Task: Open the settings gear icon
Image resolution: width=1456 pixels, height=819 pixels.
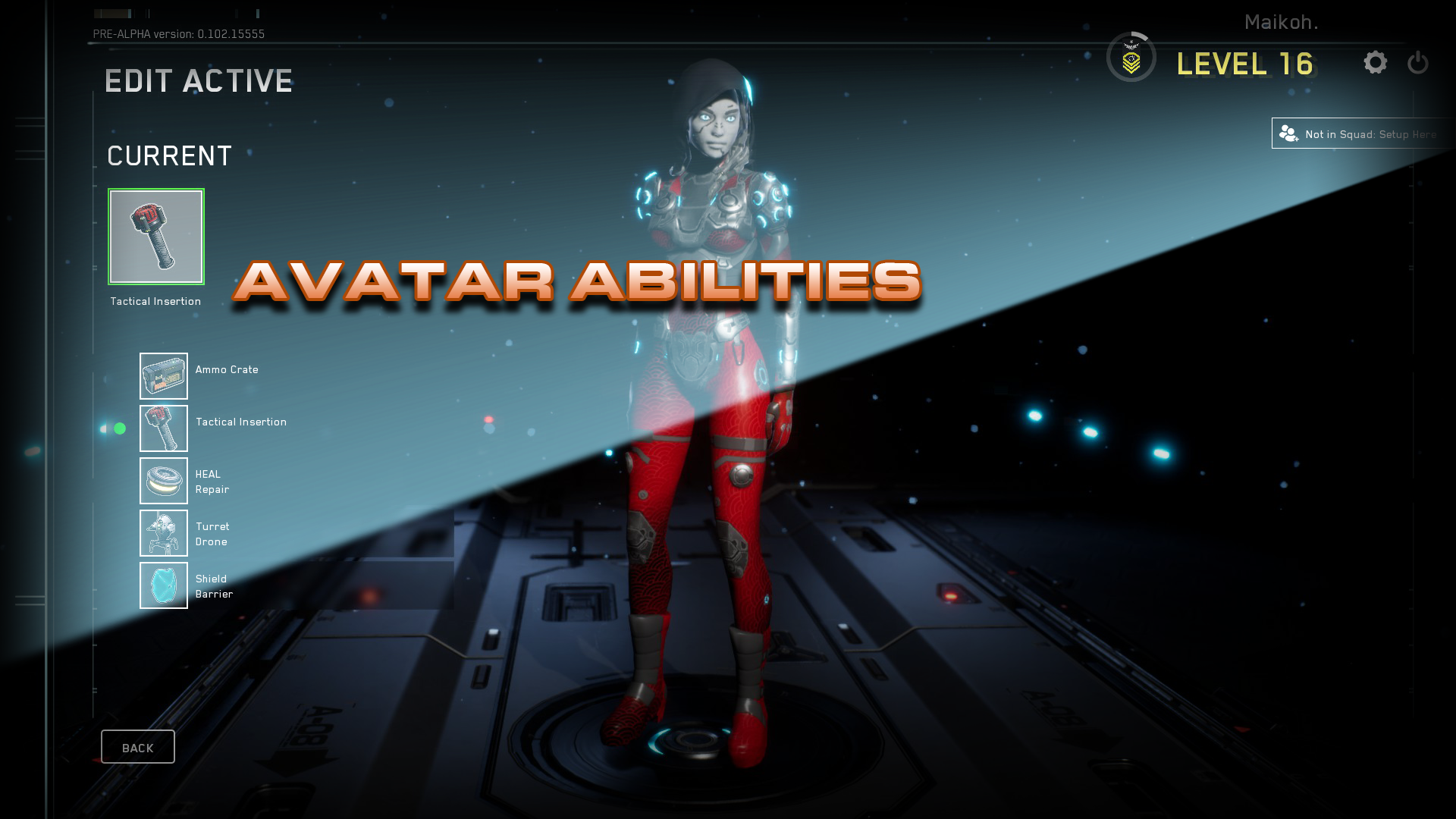Action: coord(1376,64)
